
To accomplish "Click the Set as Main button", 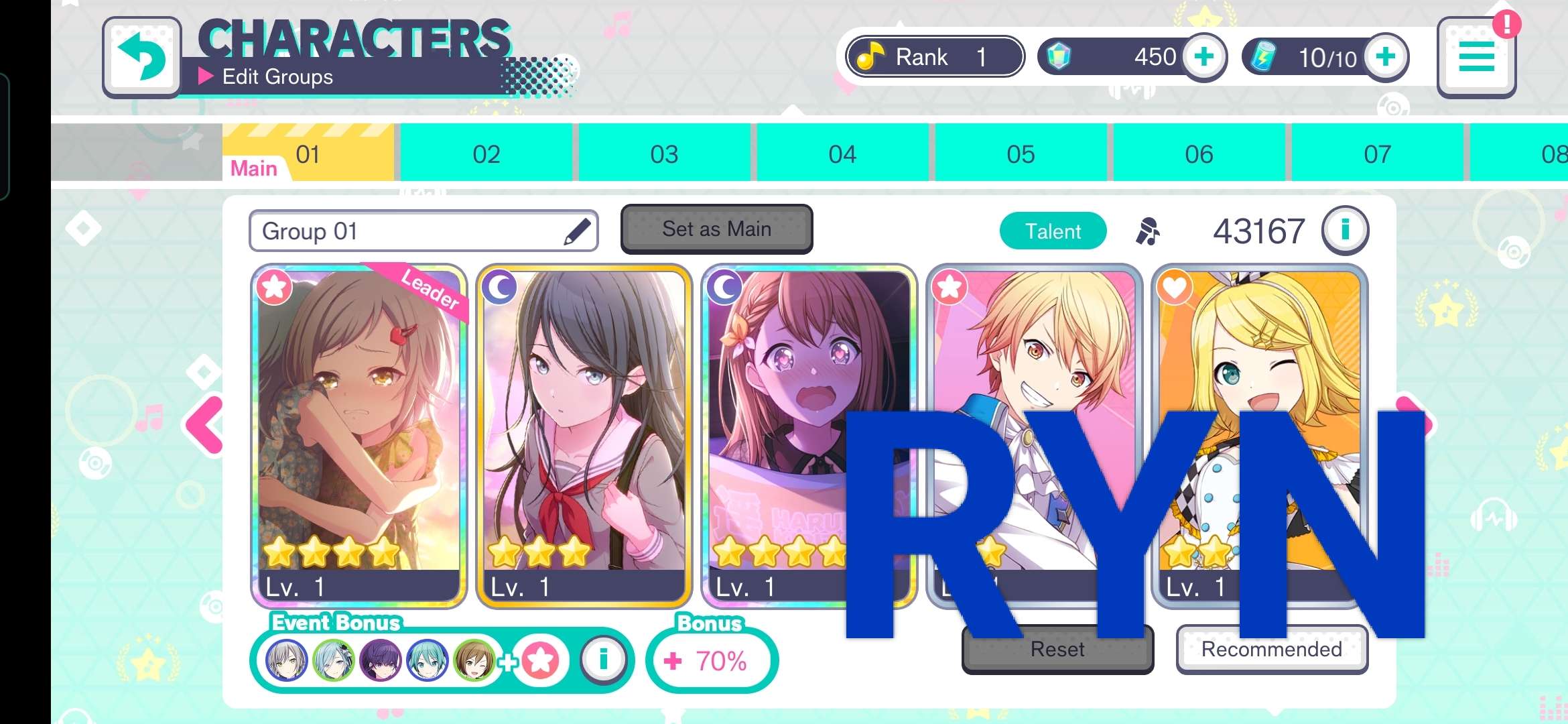I will 716,229.
